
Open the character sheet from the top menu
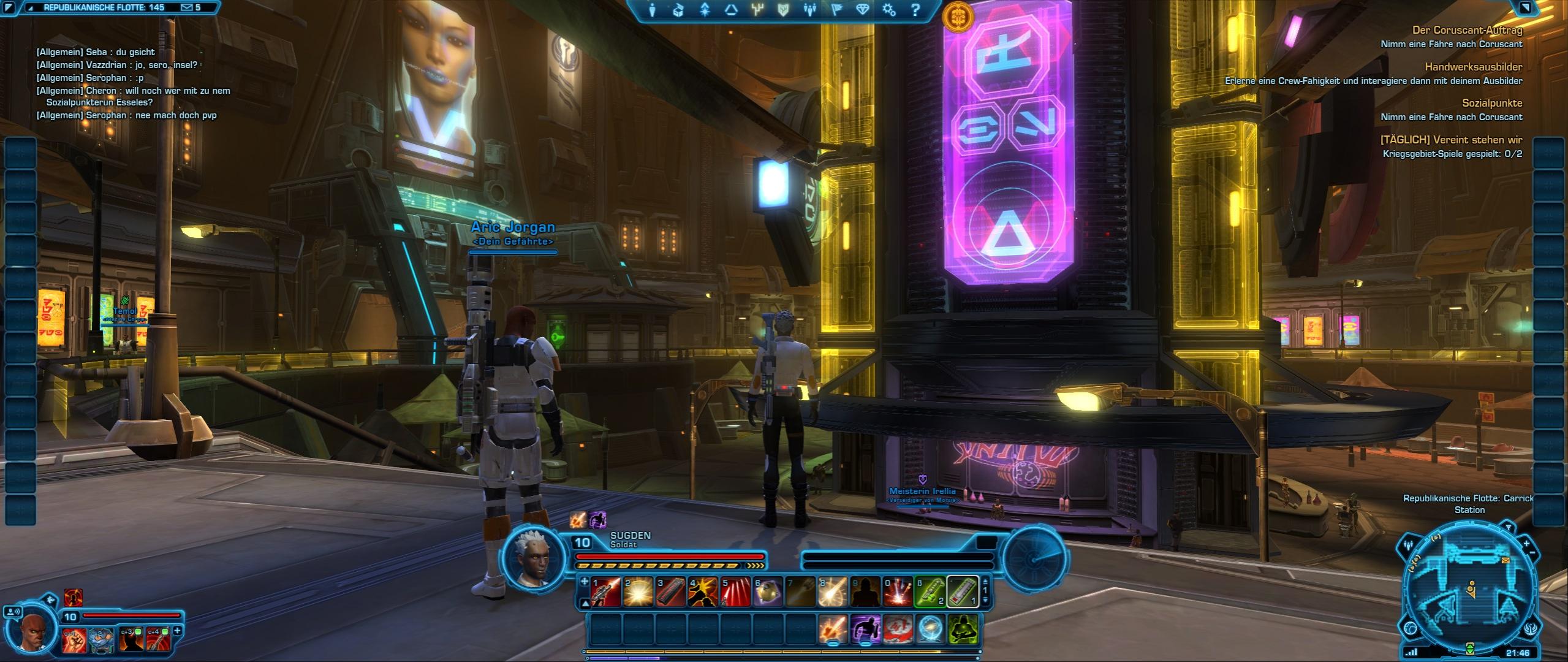point(653,10)
